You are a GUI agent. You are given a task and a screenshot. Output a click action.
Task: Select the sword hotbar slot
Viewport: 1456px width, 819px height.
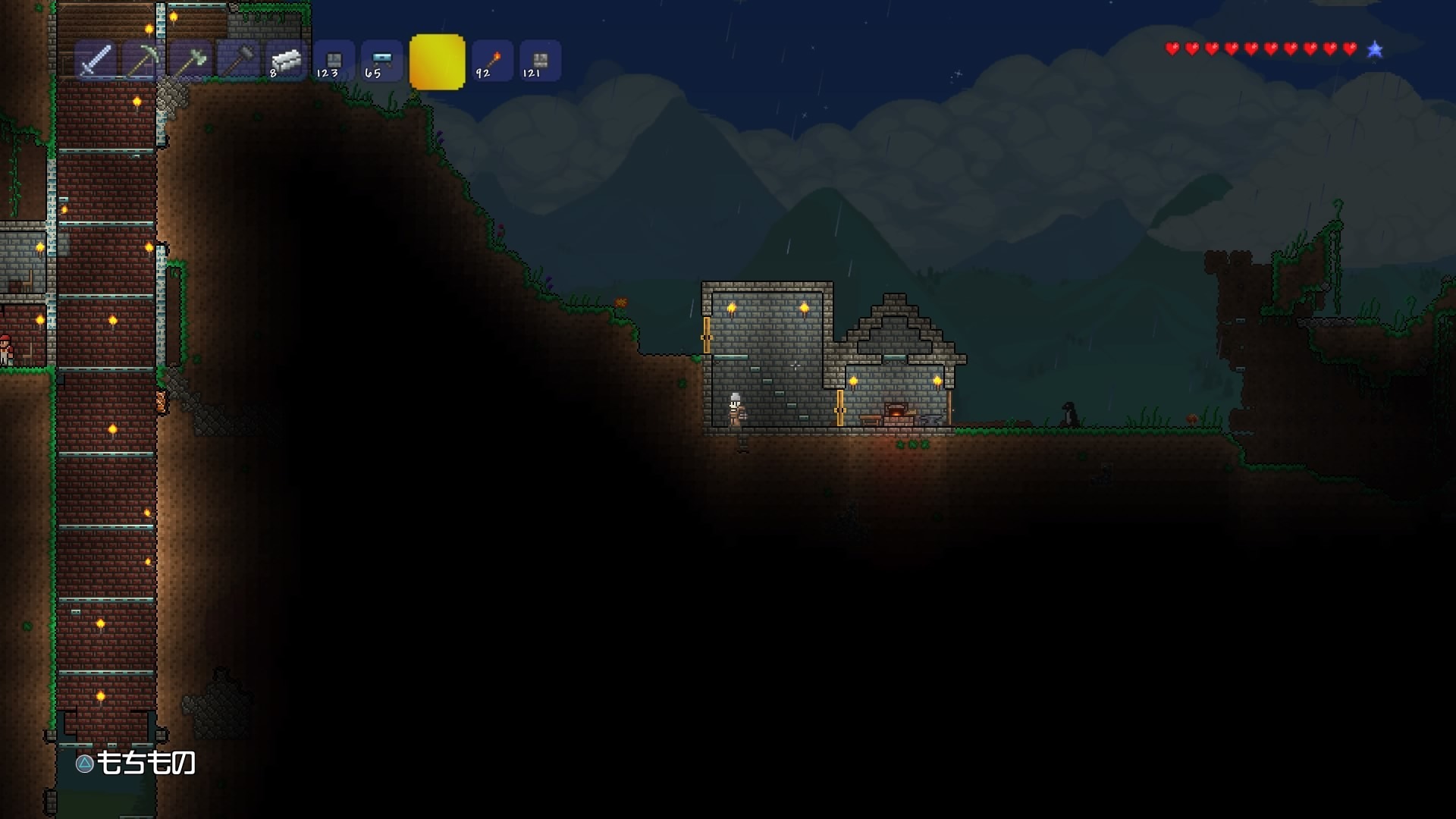[96, 61]
